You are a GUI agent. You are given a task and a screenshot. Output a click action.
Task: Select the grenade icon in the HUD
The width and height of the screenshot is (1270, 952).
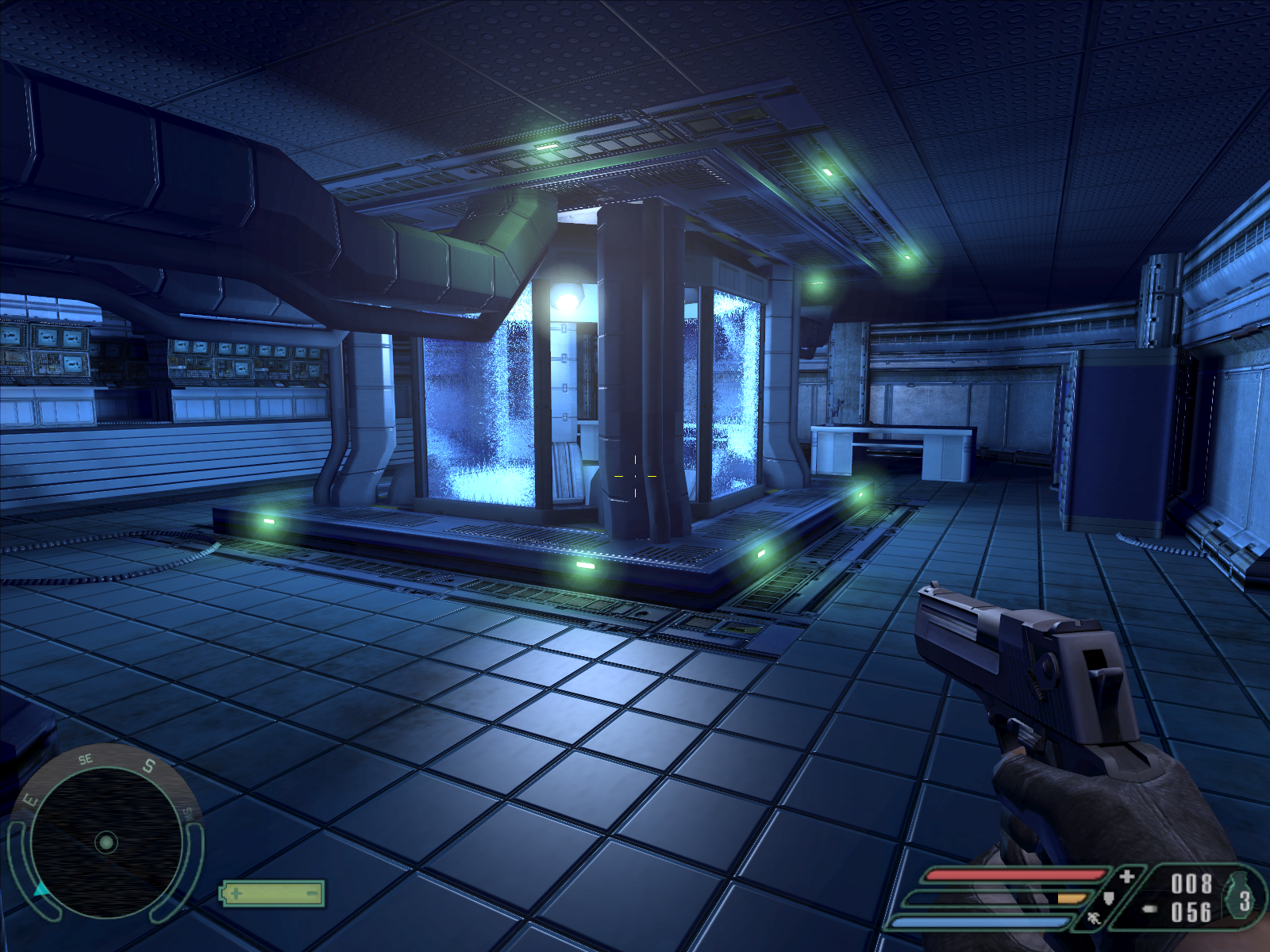pos(1241,899)
